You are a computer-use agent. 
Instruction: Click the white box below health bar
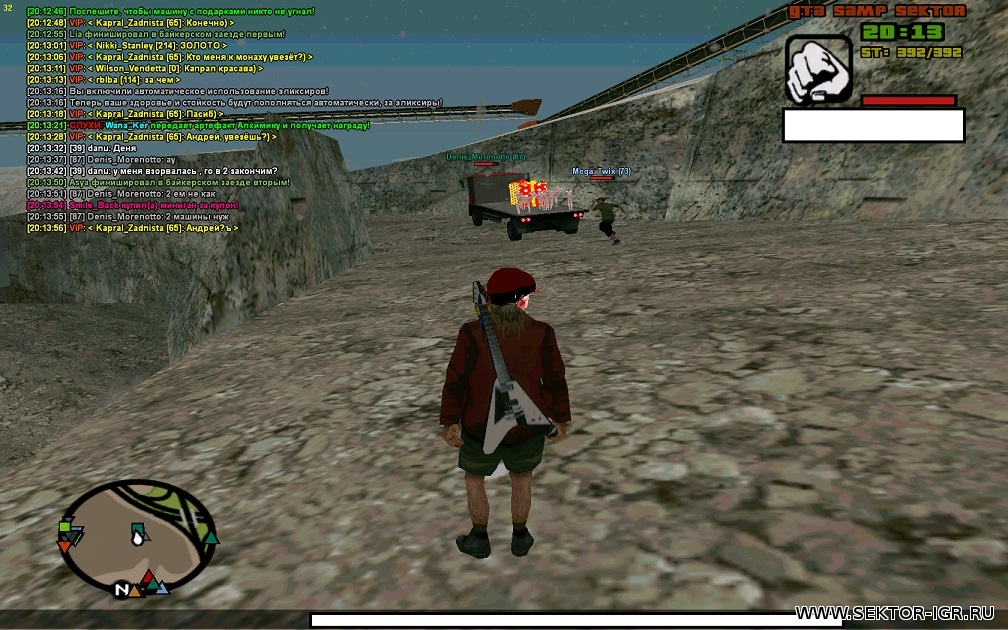coord(872,125)
